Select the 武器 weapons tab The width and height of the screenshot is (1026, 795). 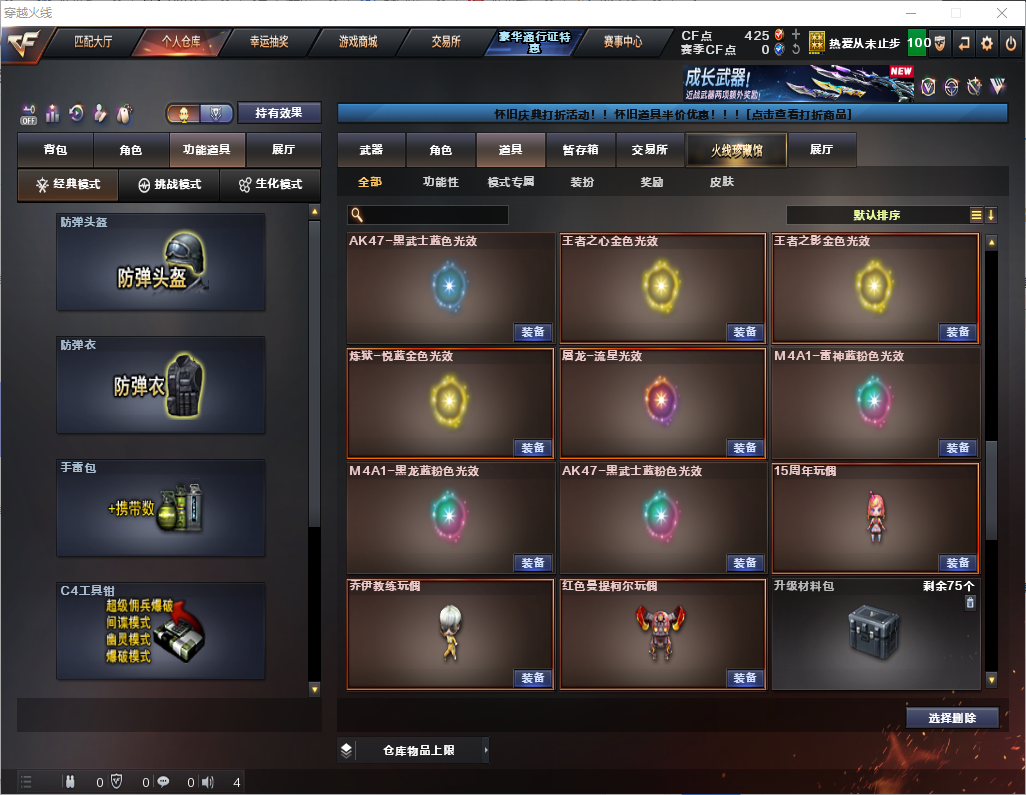tap(371, 150)
